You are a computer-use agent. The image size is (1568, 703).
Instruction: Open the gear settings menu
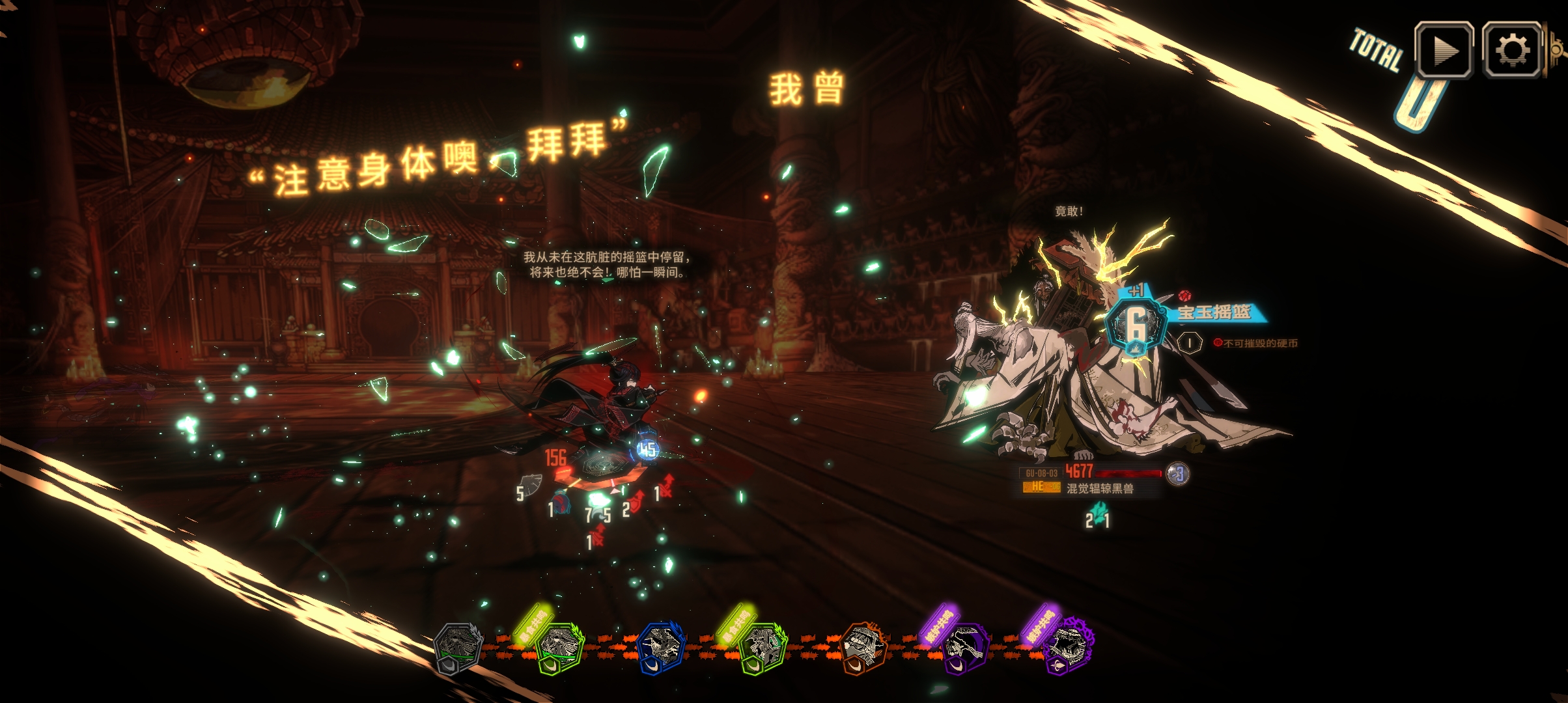(1511, 50)
